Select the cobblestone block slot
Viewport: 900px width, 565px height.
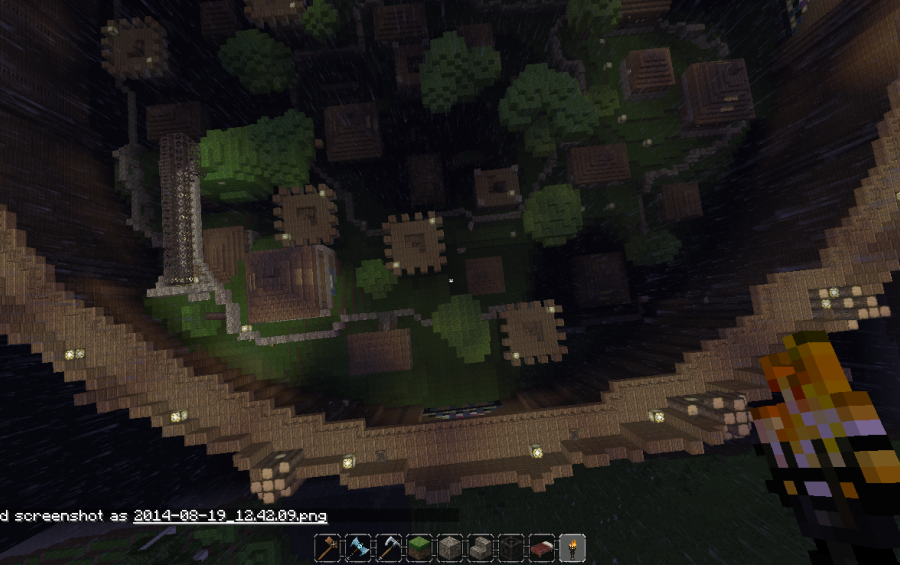[x=451, y=548]
